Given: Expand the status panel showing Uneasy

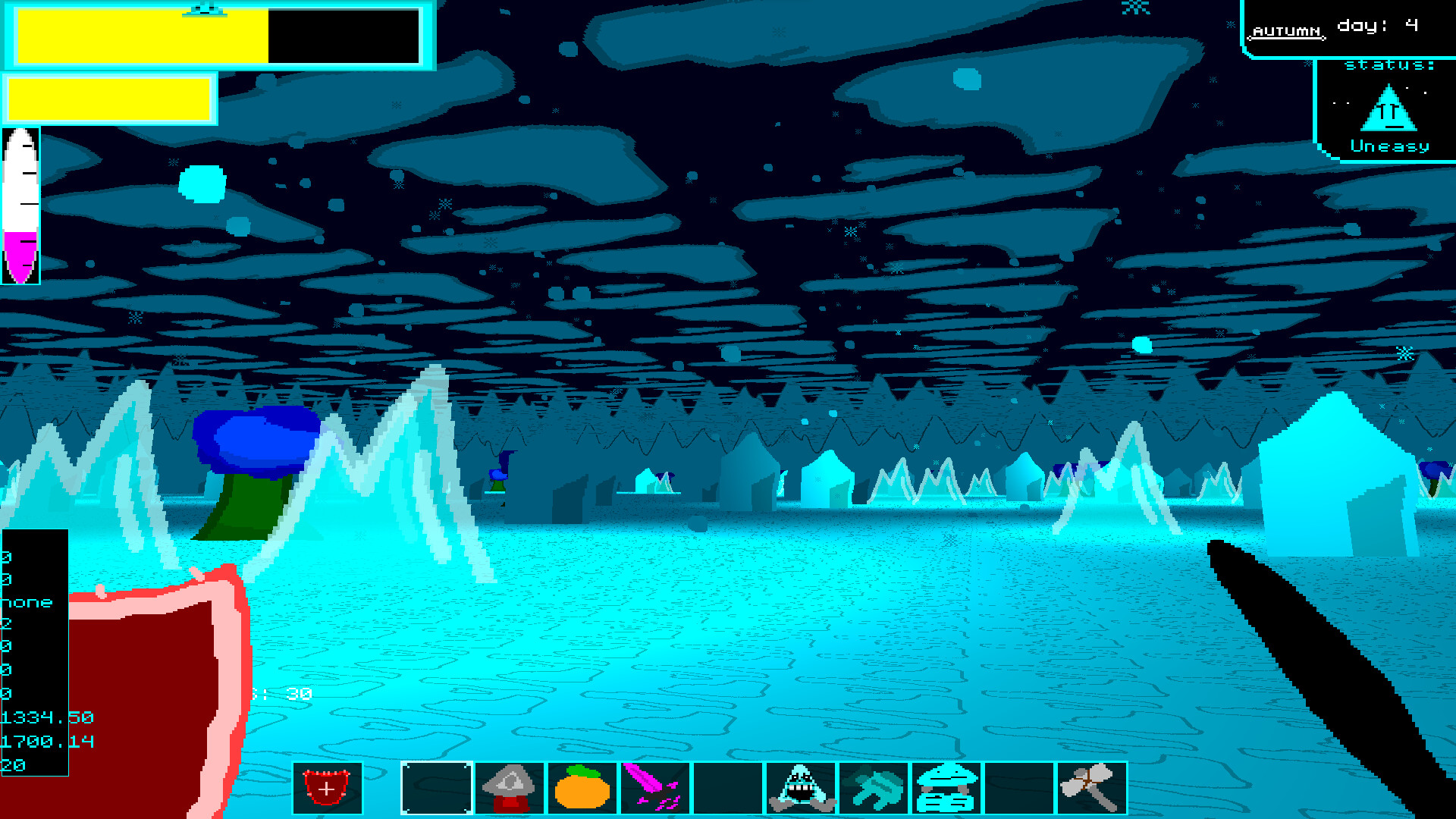Looking at the screenshot, I should (1388, 106).
